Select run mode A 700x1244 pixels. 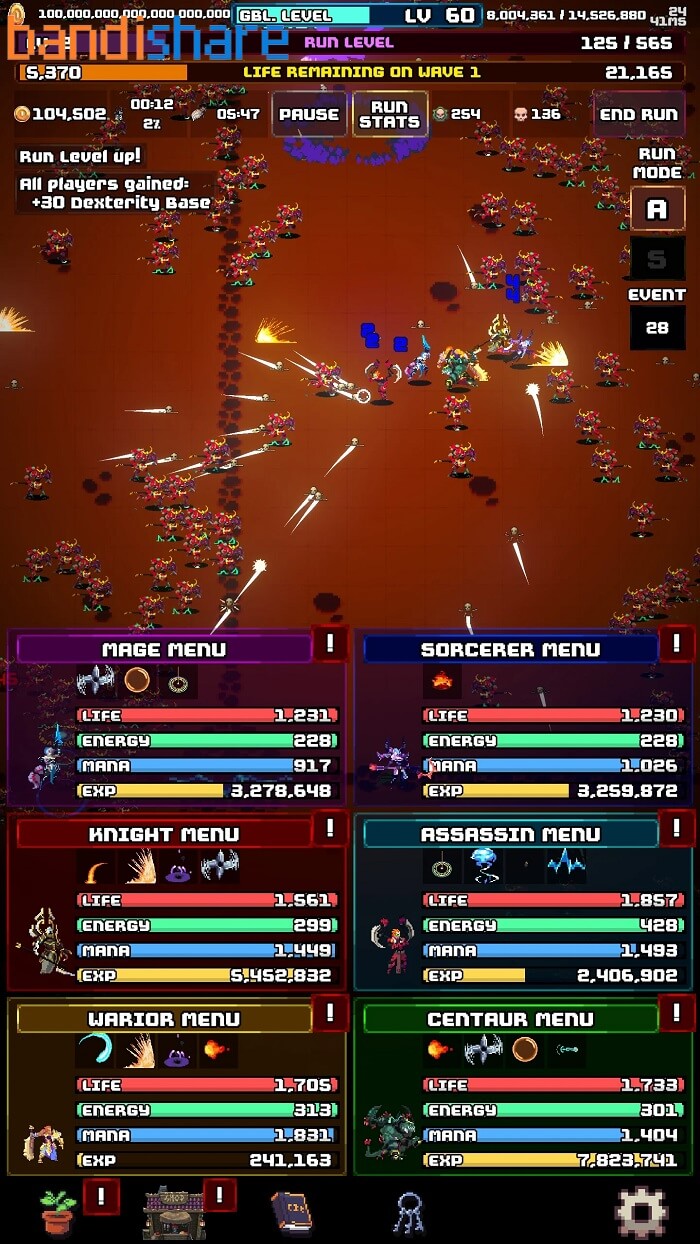[x=657, y=209]
